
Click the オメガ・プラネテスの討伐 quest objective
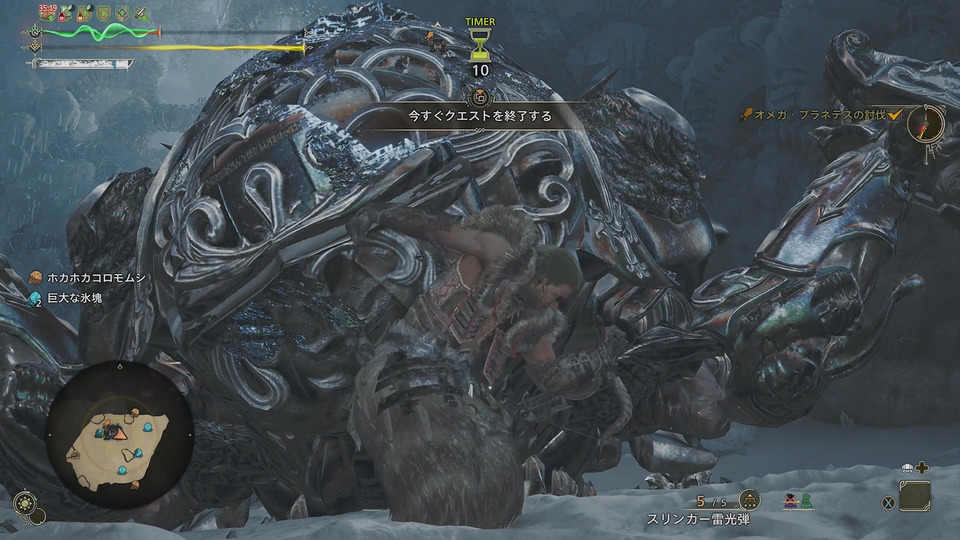[x=820, y=117]
